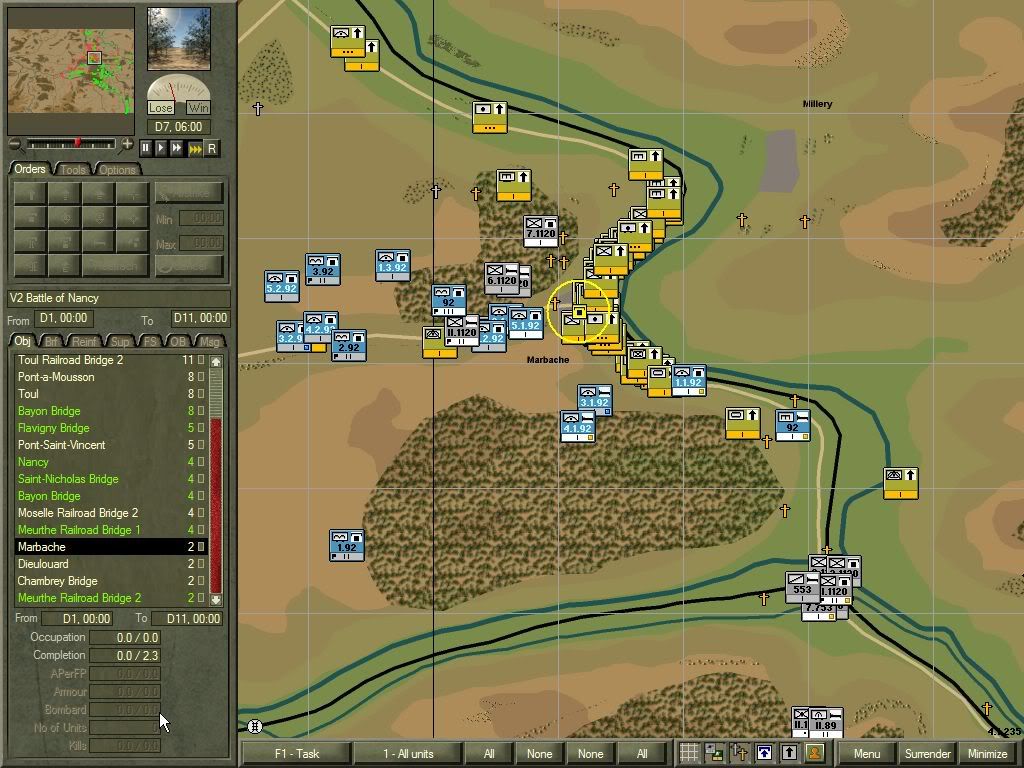Set game speed to normal play
The image size is (1024, 768).
(162, 148)
